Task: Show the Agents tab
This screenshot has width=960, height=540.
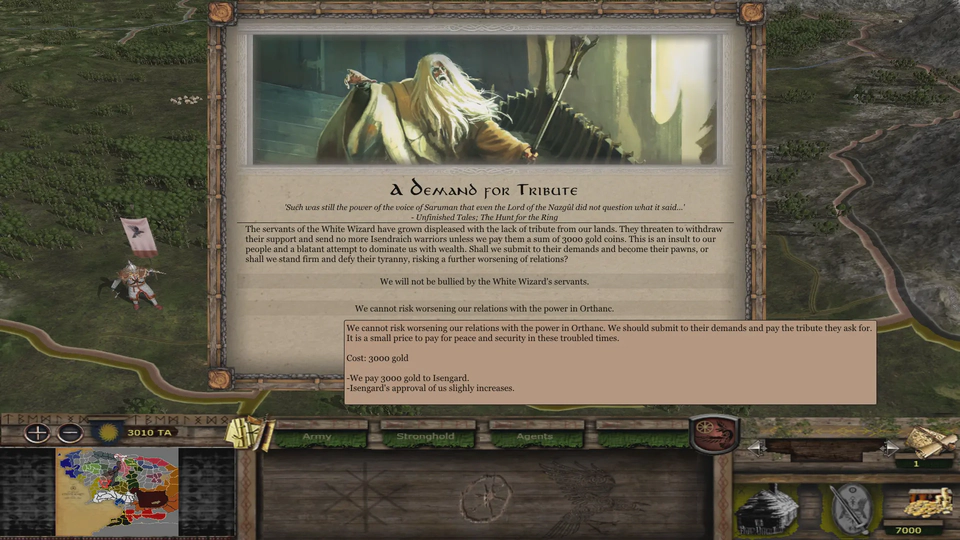Action: tap(535, 437)
